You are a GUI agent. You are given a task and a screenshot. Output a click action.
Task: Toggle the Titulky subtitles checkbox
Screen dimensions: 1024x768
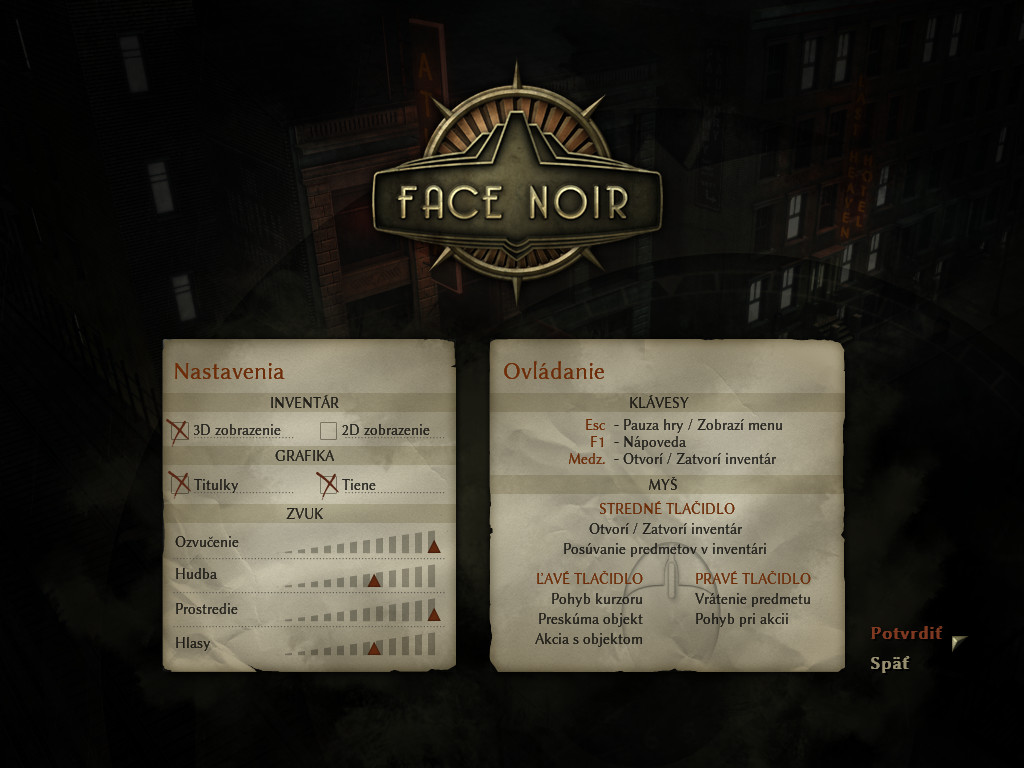[x=179, y=485]
